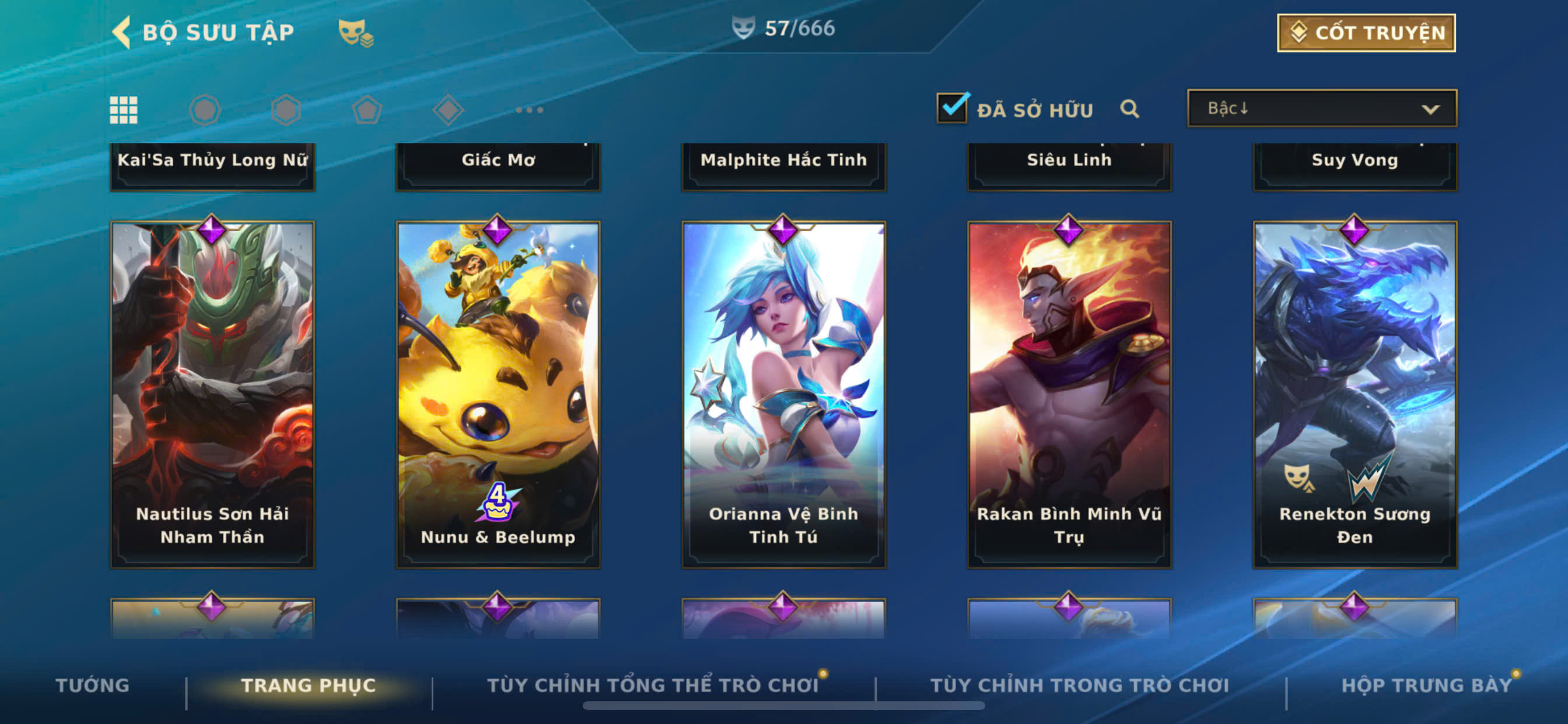The width and height of the screenshot is (1568, 724).
Task: Choose the pentagon rarity filter
Action: coord(367,110)
